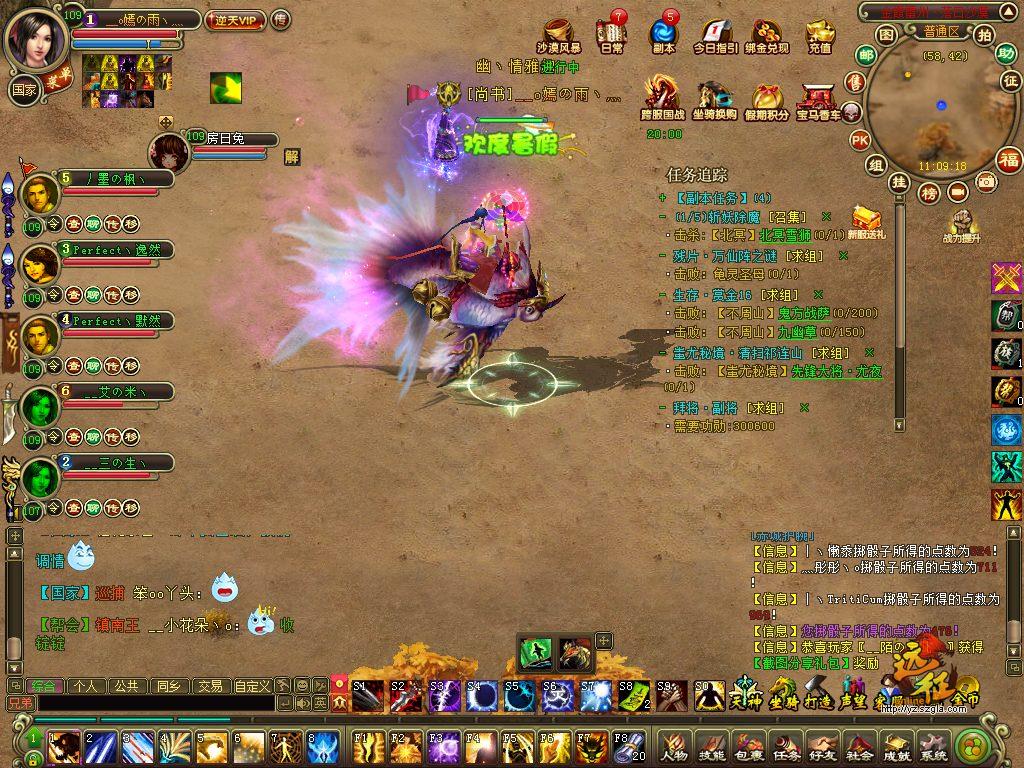Open the 坐骑换购 mount exchange icon

715,99
